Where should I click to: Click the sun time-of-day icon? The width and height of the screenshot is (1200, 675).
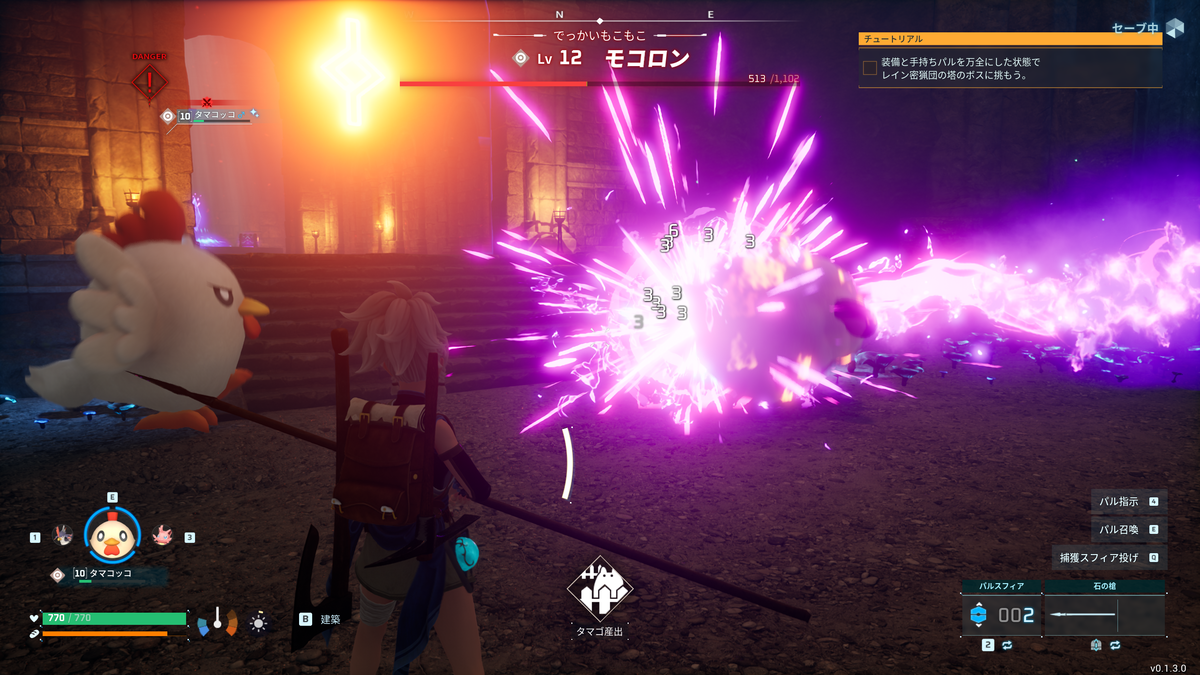tap(259, 623)
